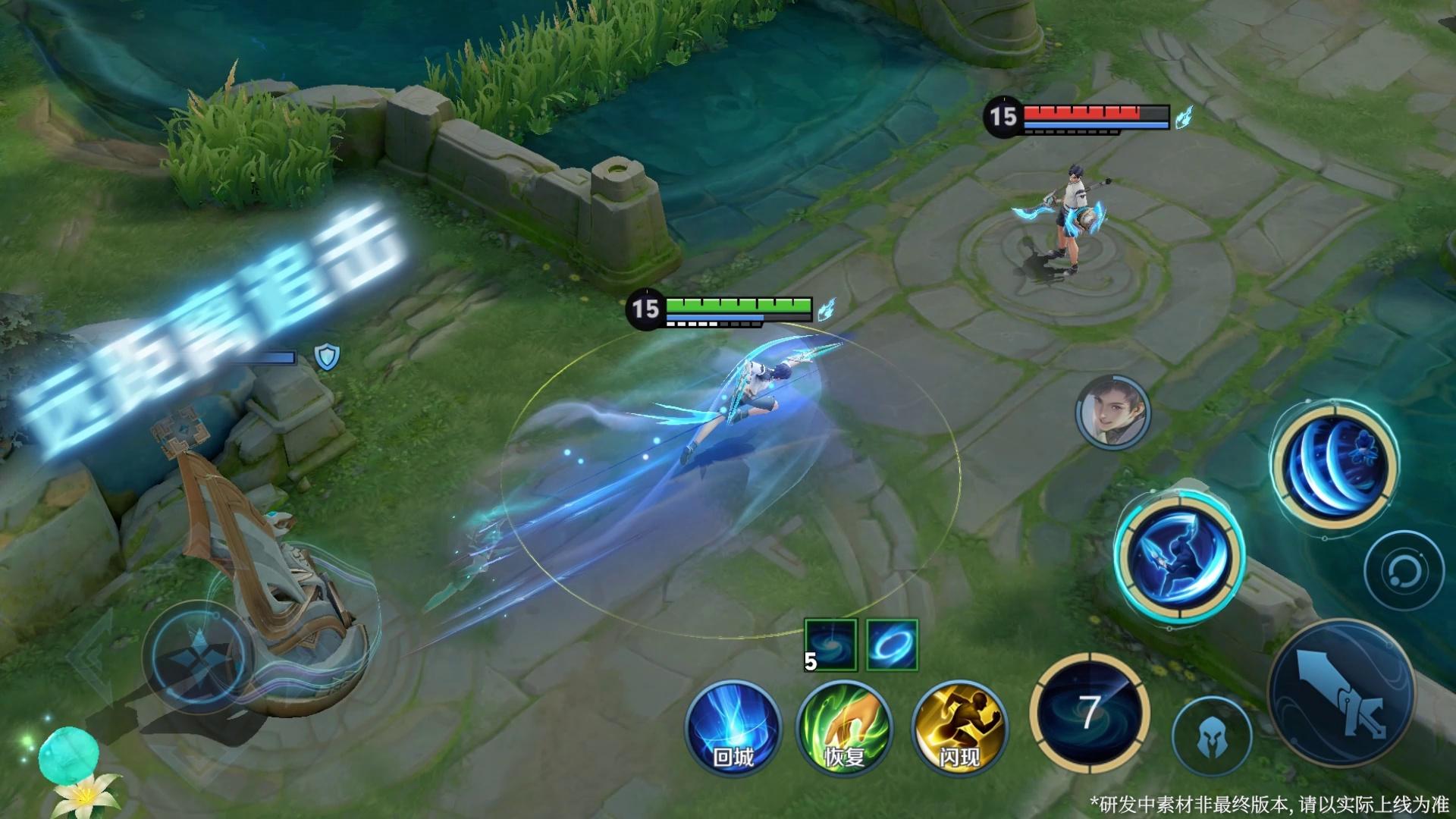Viewport: 1456px width, 819px height.
Task: Tap the circular arrow swap button
Action: (x=1404, y=570)
